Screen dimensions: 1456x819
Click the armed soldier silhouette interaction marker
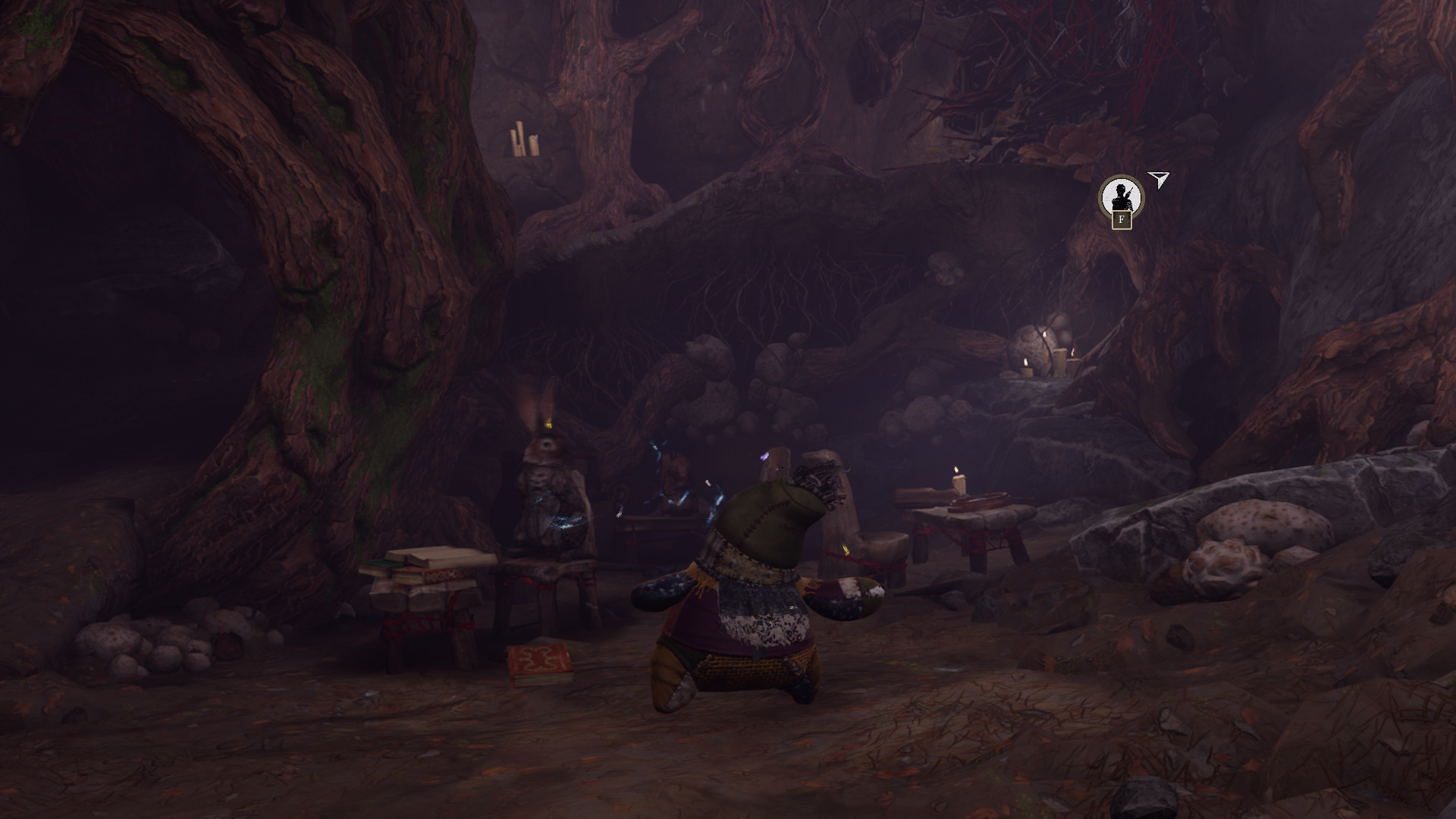[1121, 197]
